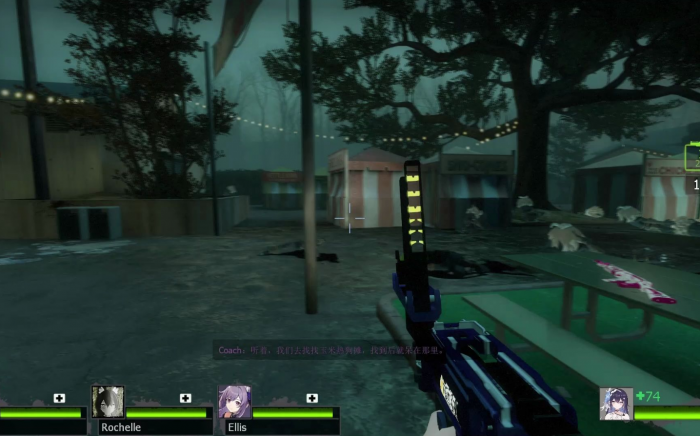700x436 pixels.
Task: Select Rochelle's teammate portrait
Action: [107, 402]
